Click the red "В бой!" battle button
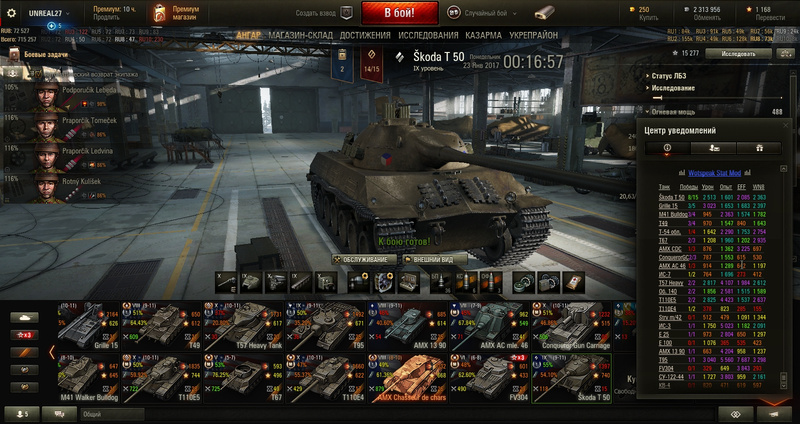This screenshot has width=800, height=424. pos(399,14)
